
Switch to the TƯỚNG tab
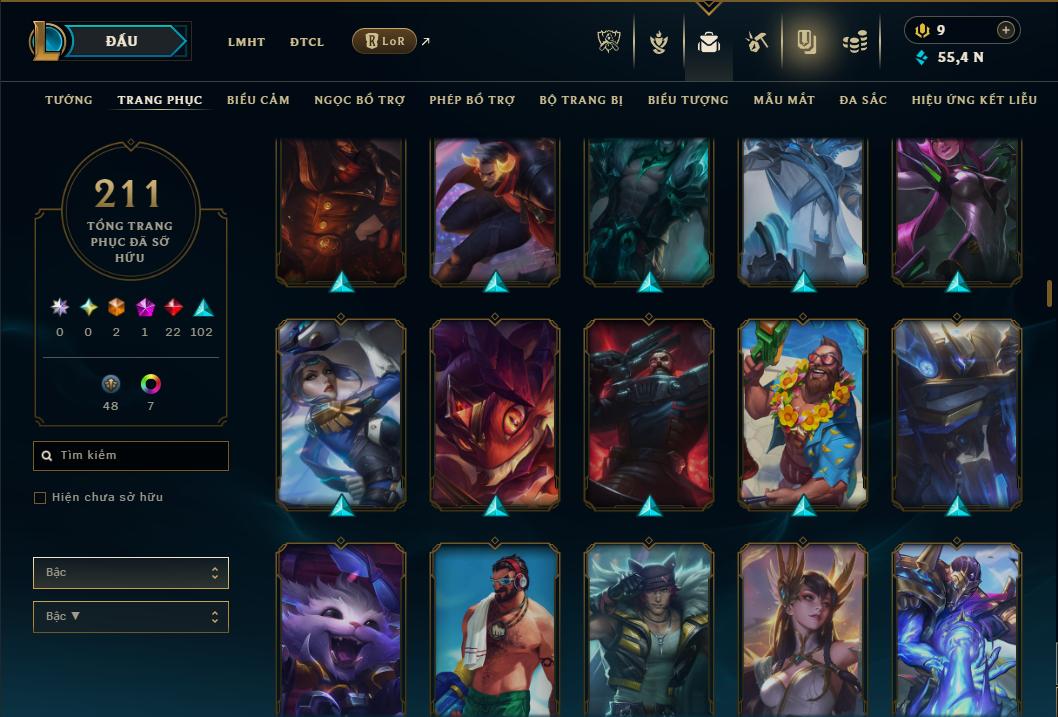tap(69, 100)
